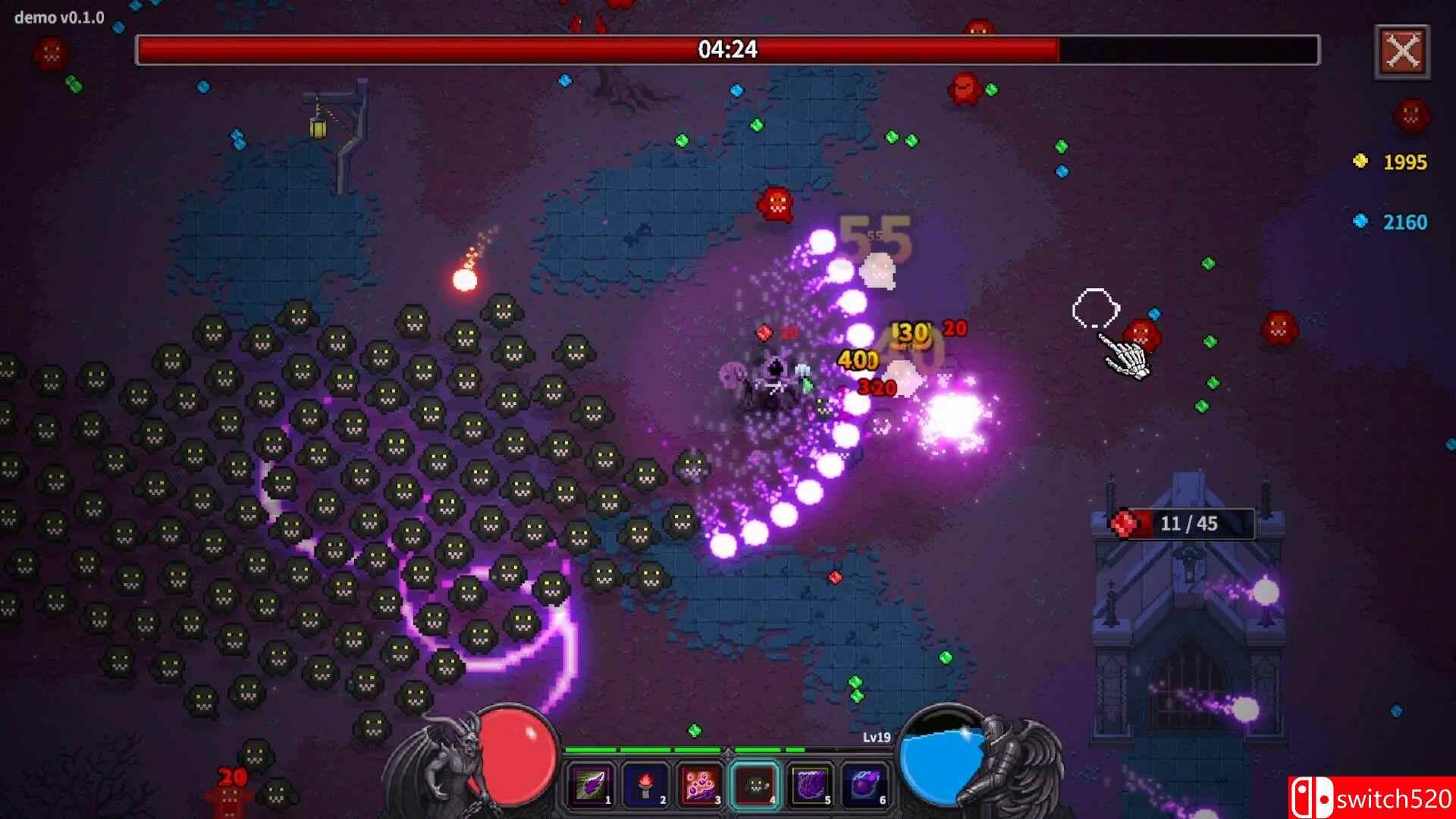Image resolution: width=1456 pixels, height=819 pixels.
Task: Select the flaming torch skill in slot 2
Action: (646, 784)
